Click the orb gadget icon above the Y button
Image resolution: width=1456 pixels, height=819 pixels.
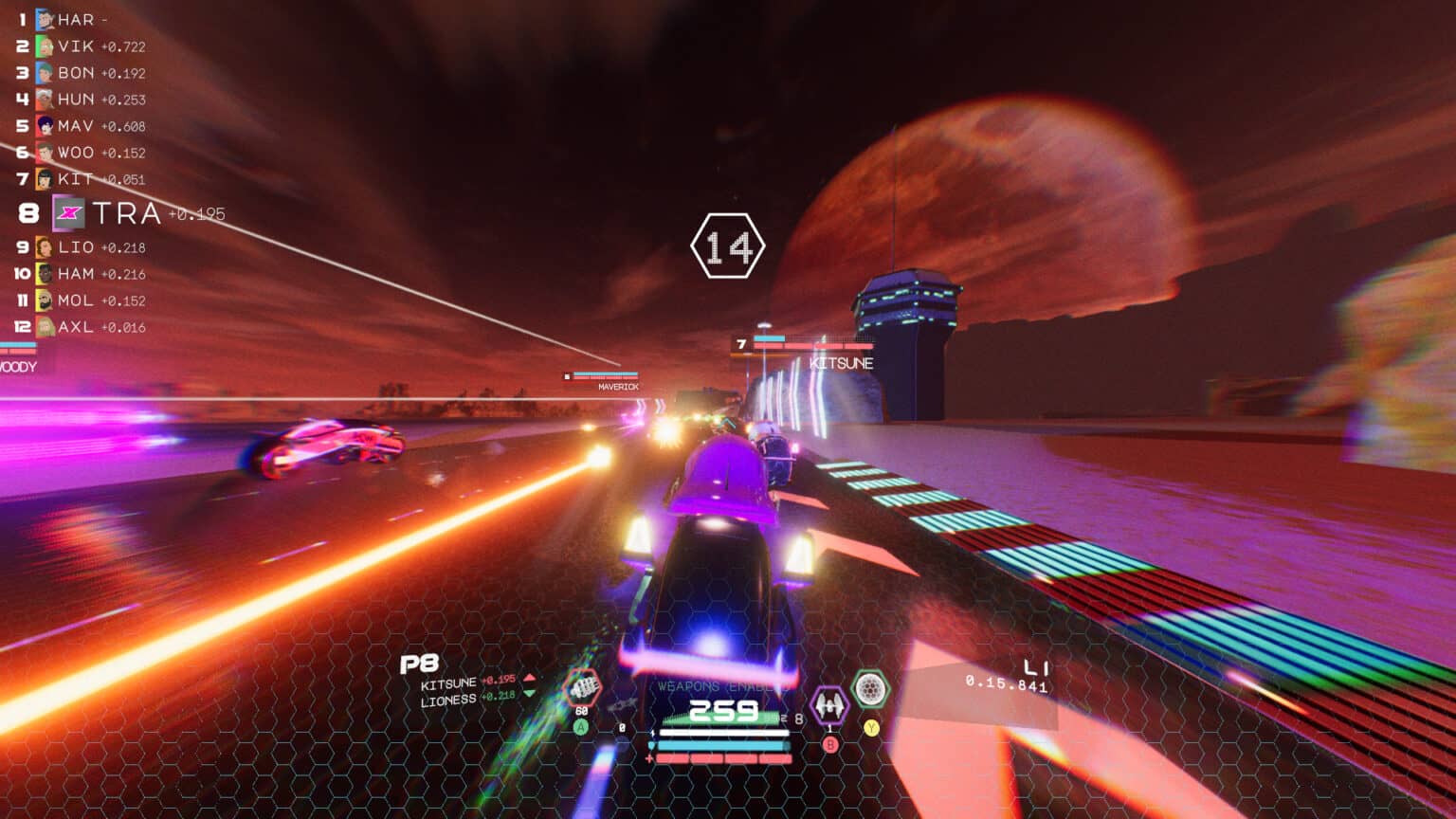coord(869,689)
